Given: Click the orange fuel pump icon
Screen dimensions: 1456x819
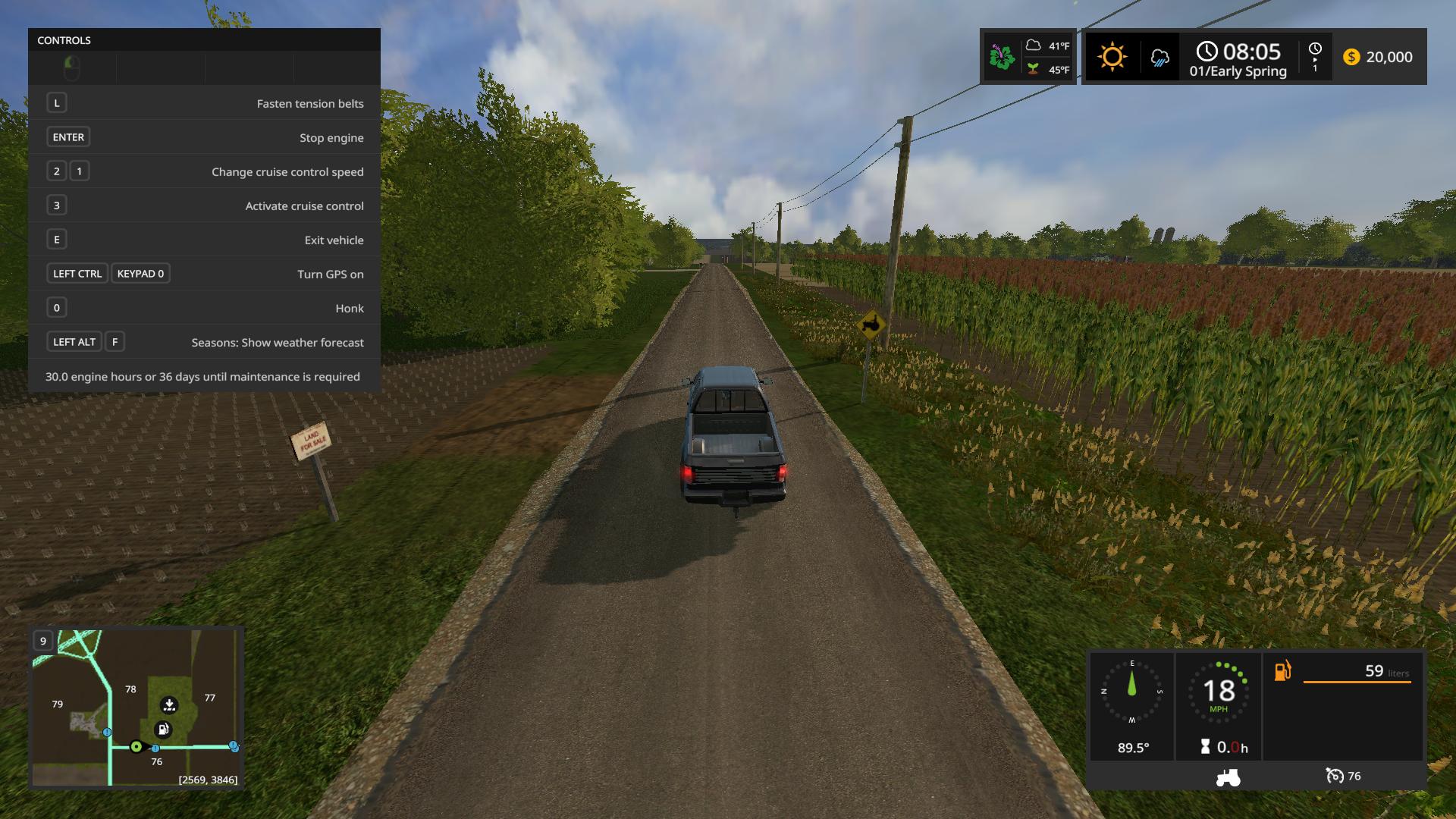Looking at the screenshot, I should (x=1282, y=671).
